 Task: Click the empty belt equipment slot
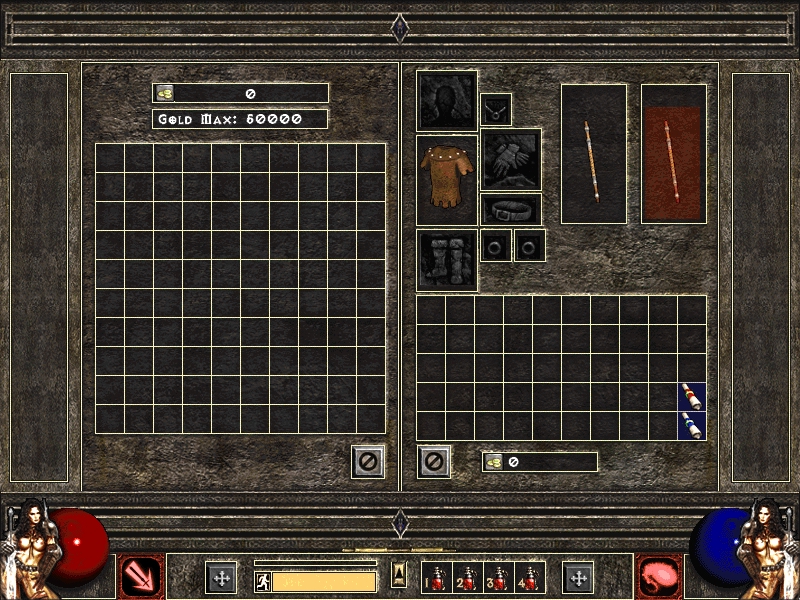coord(511,209)
